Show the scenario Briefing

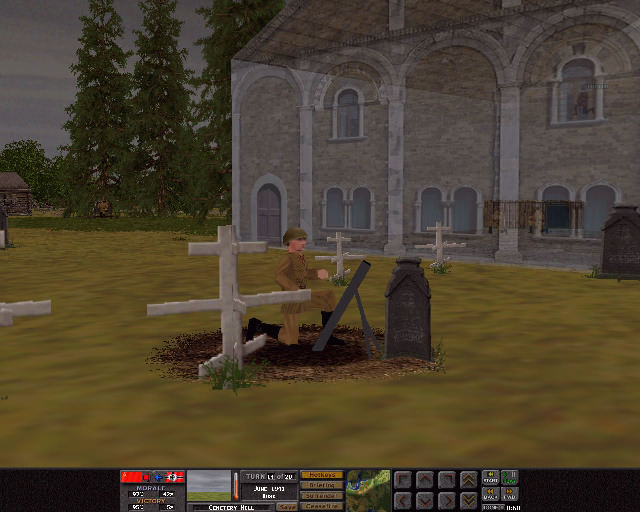point(321,485)
